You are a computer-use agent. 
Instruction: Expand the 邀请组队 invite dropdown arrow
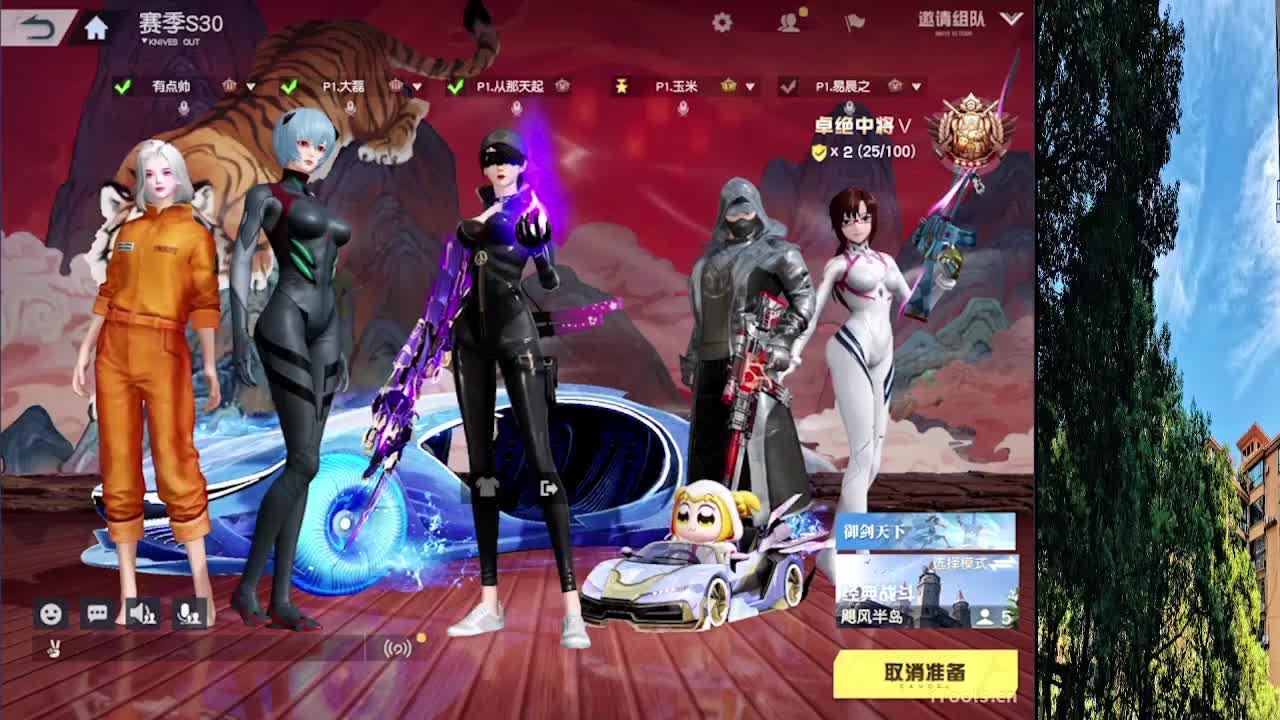tap(1013, 19)
